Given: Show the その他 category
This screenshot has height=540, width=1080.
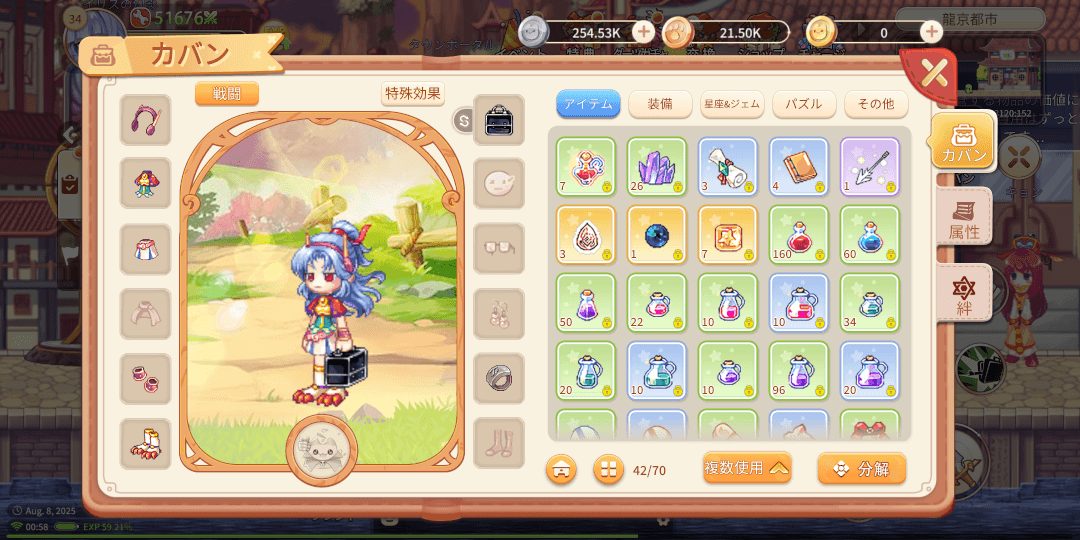Looking at the screenshot, I should (875, 104).
